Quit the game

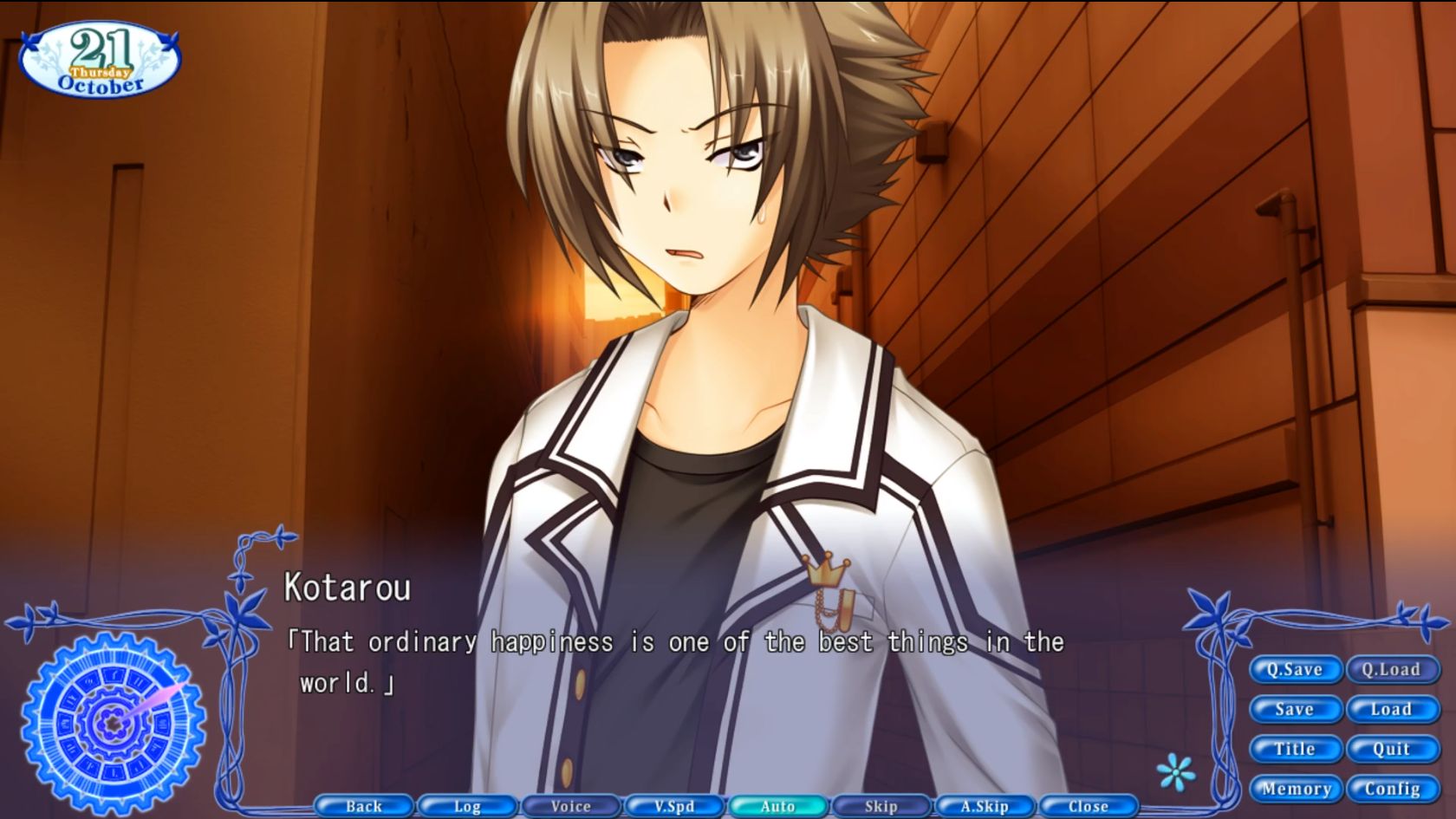[1393, 749]
